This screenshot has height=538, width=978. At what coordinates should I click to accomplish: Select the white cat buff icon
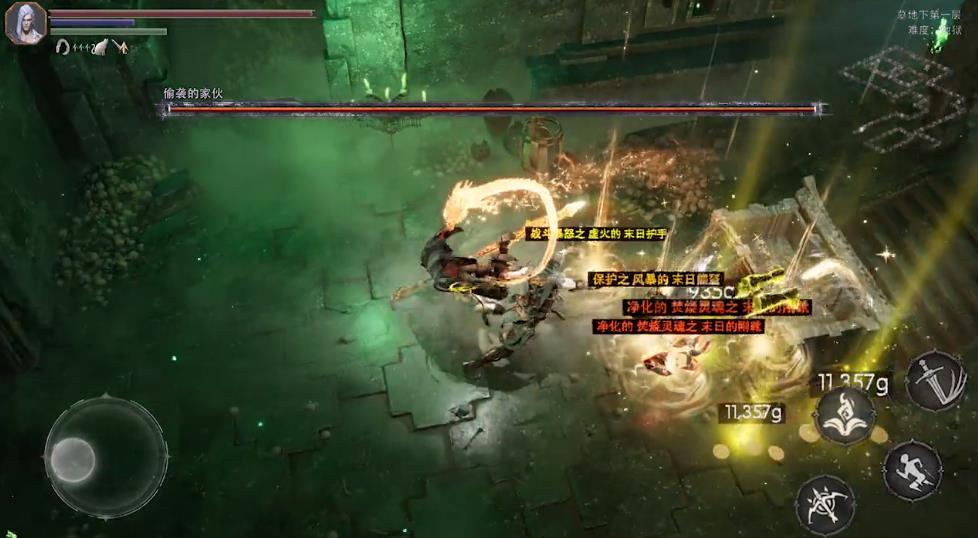(101, 47)
